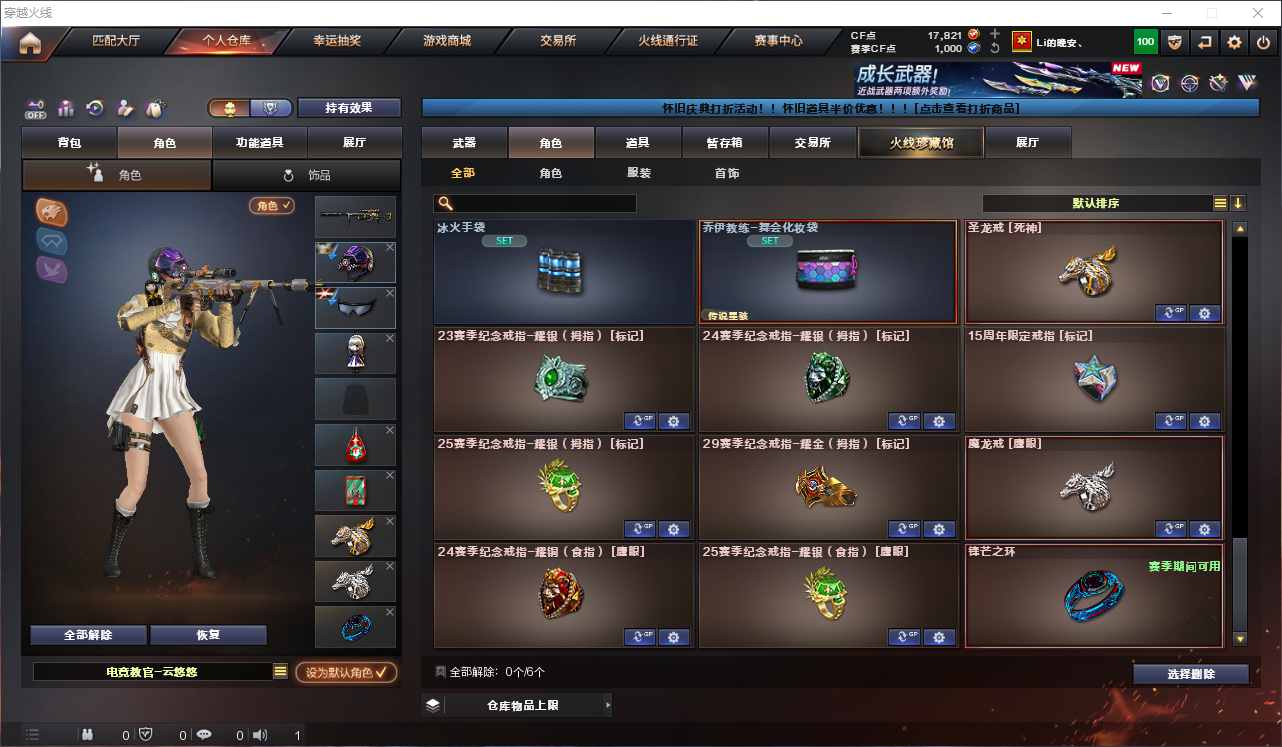Viewport: 1282px width, 747px height.
Task: Click the Home icon on the top navigation bar
Action: tap(31, 42)
